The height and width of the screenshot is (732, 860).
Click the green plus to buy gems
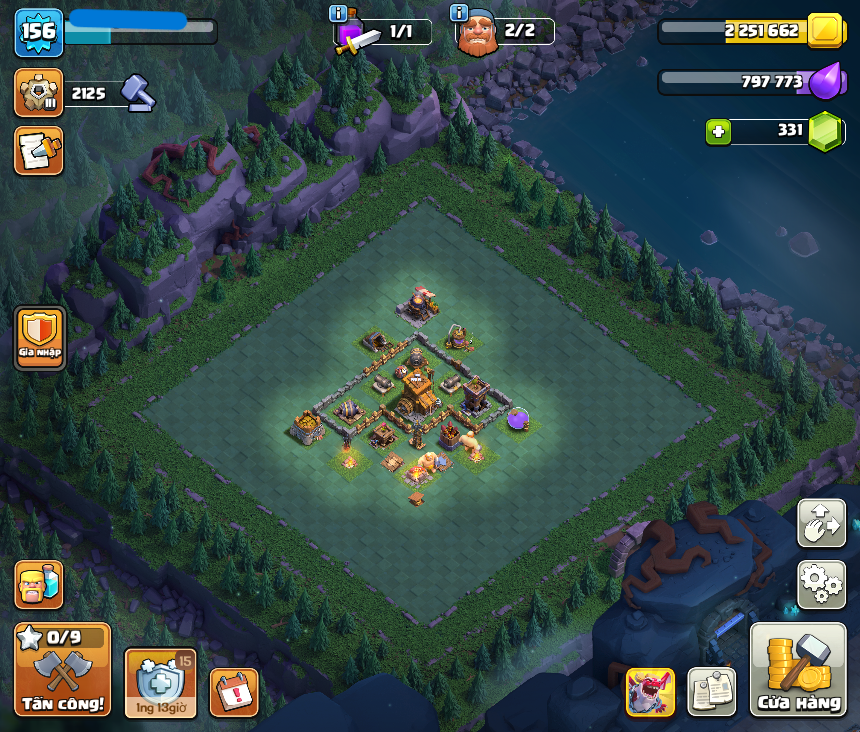[717, 131]
